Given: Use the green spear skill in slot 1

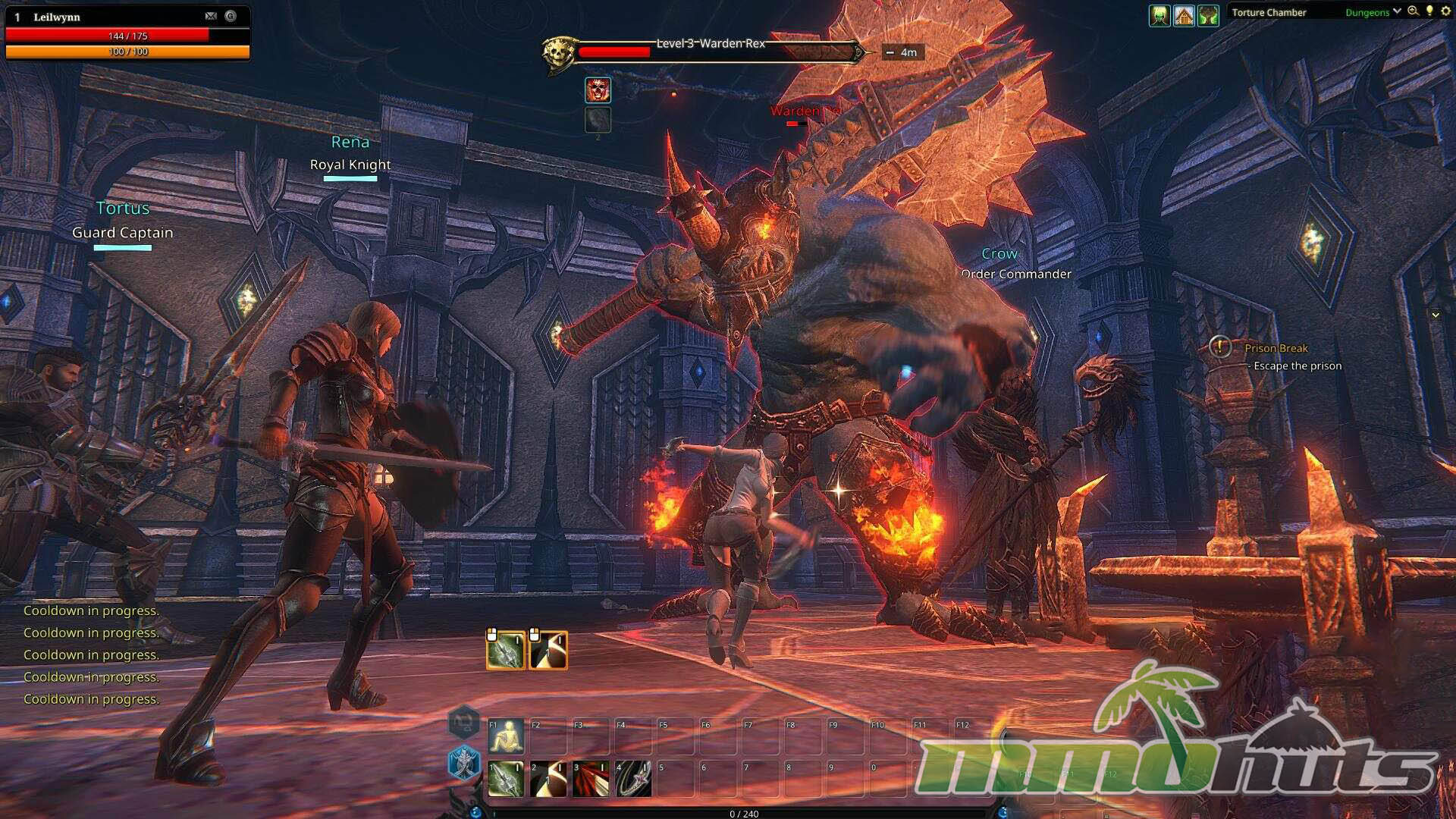Looking at the screenshot, I should coord(506,779).
